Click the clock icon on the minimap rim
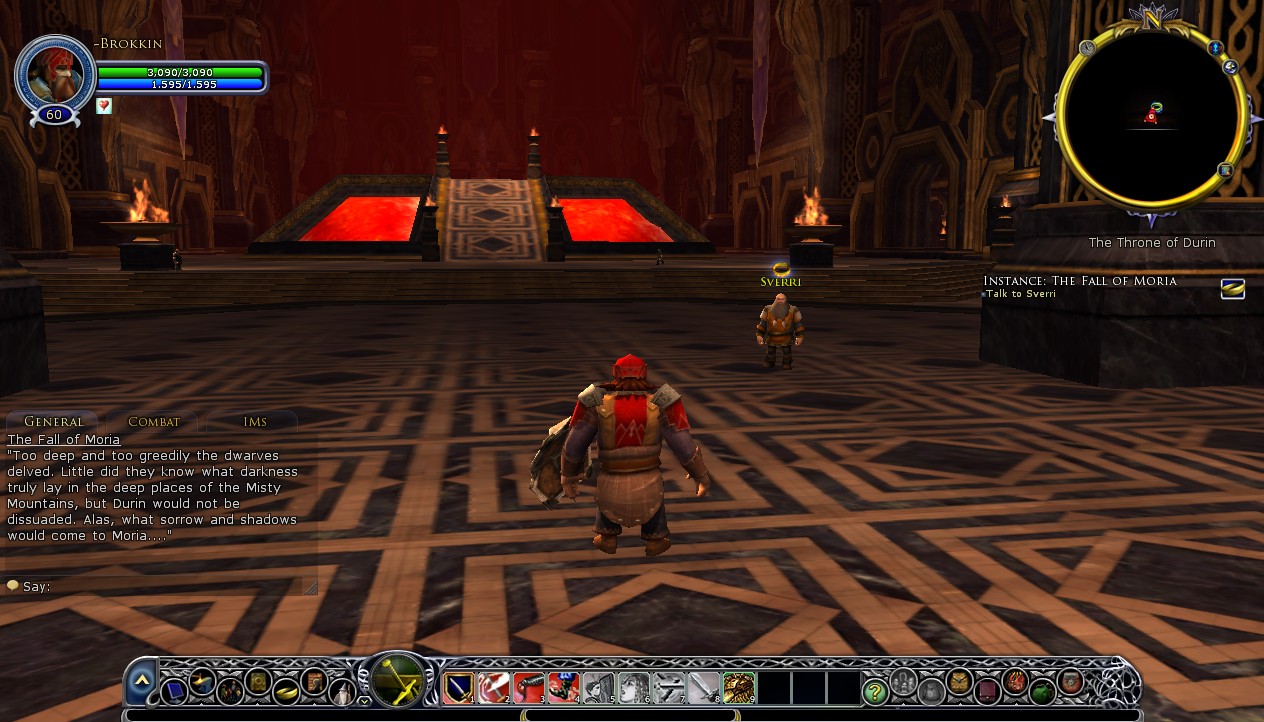The image size is (1264, 722). pos(1087,47)
